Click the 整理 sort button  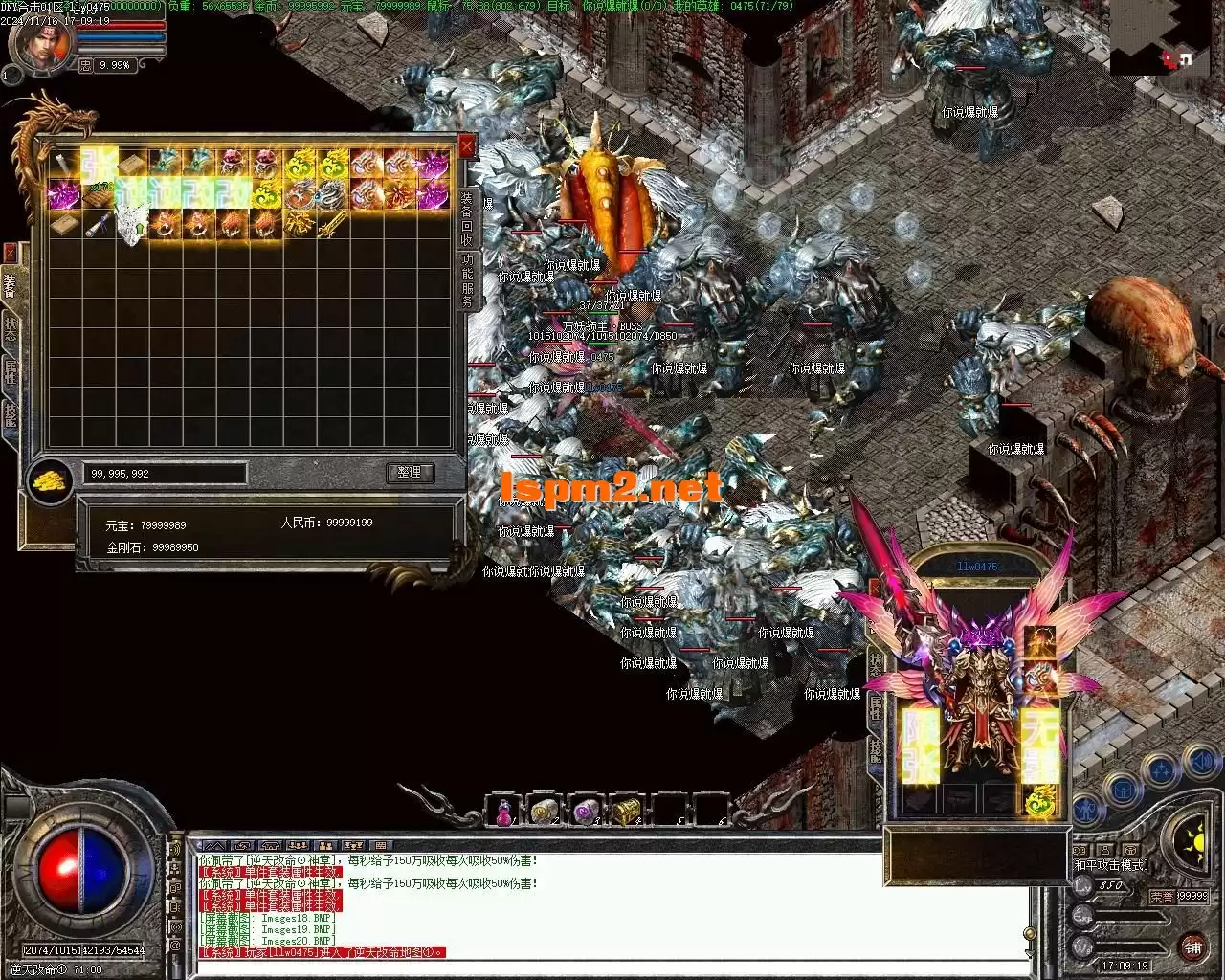pyautogui.click(x=410, y=473)
